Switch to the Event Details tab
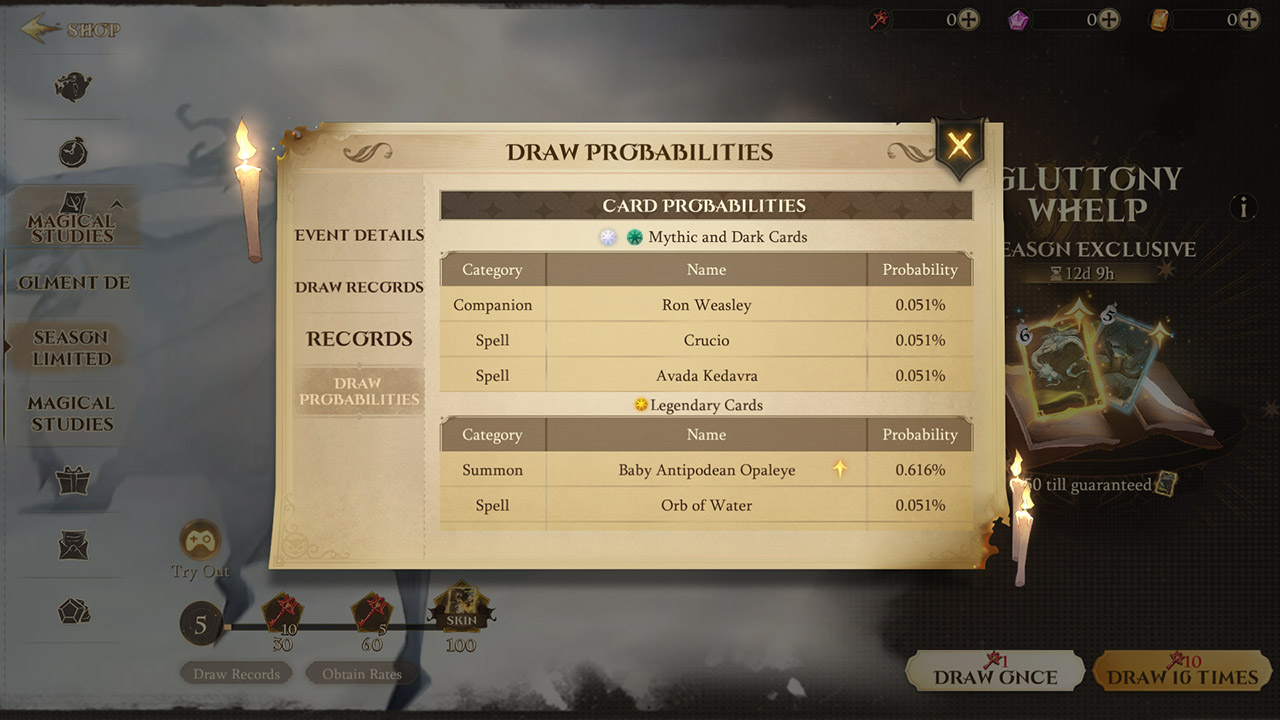 [358, 235]
